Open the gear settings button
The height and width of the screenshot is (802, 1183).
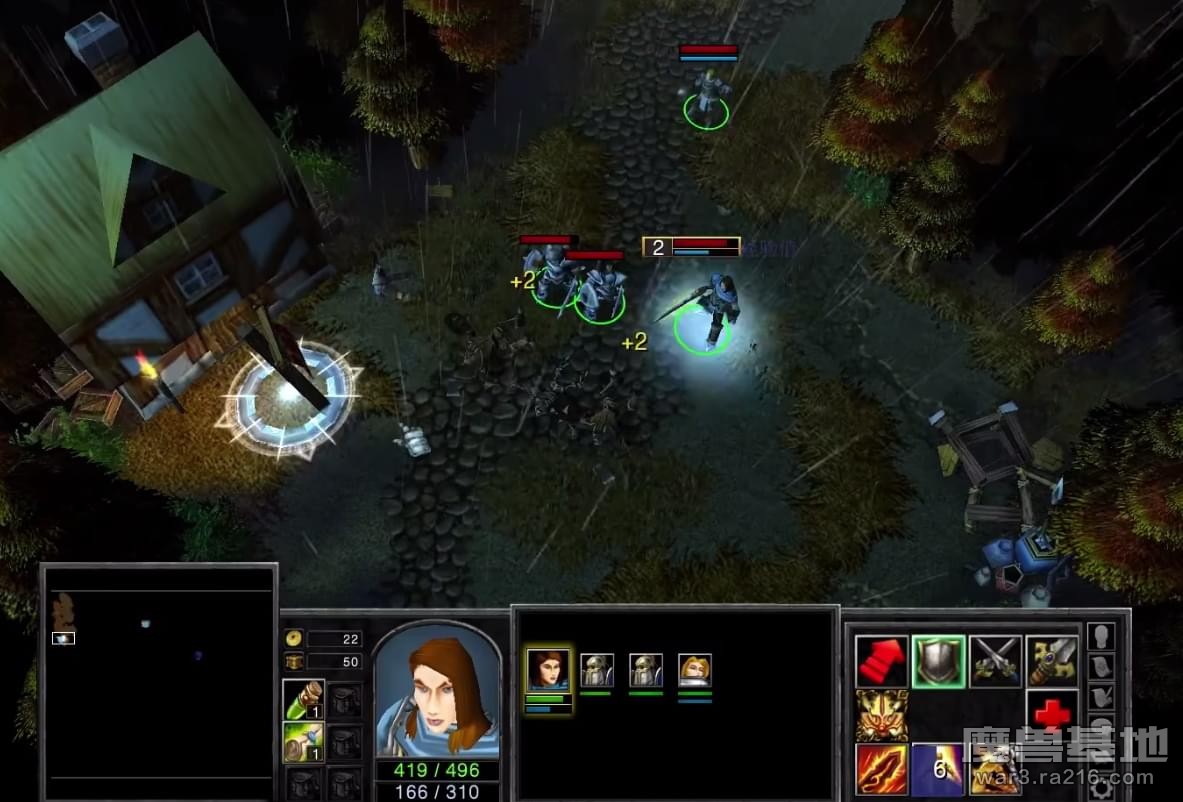1102,790
